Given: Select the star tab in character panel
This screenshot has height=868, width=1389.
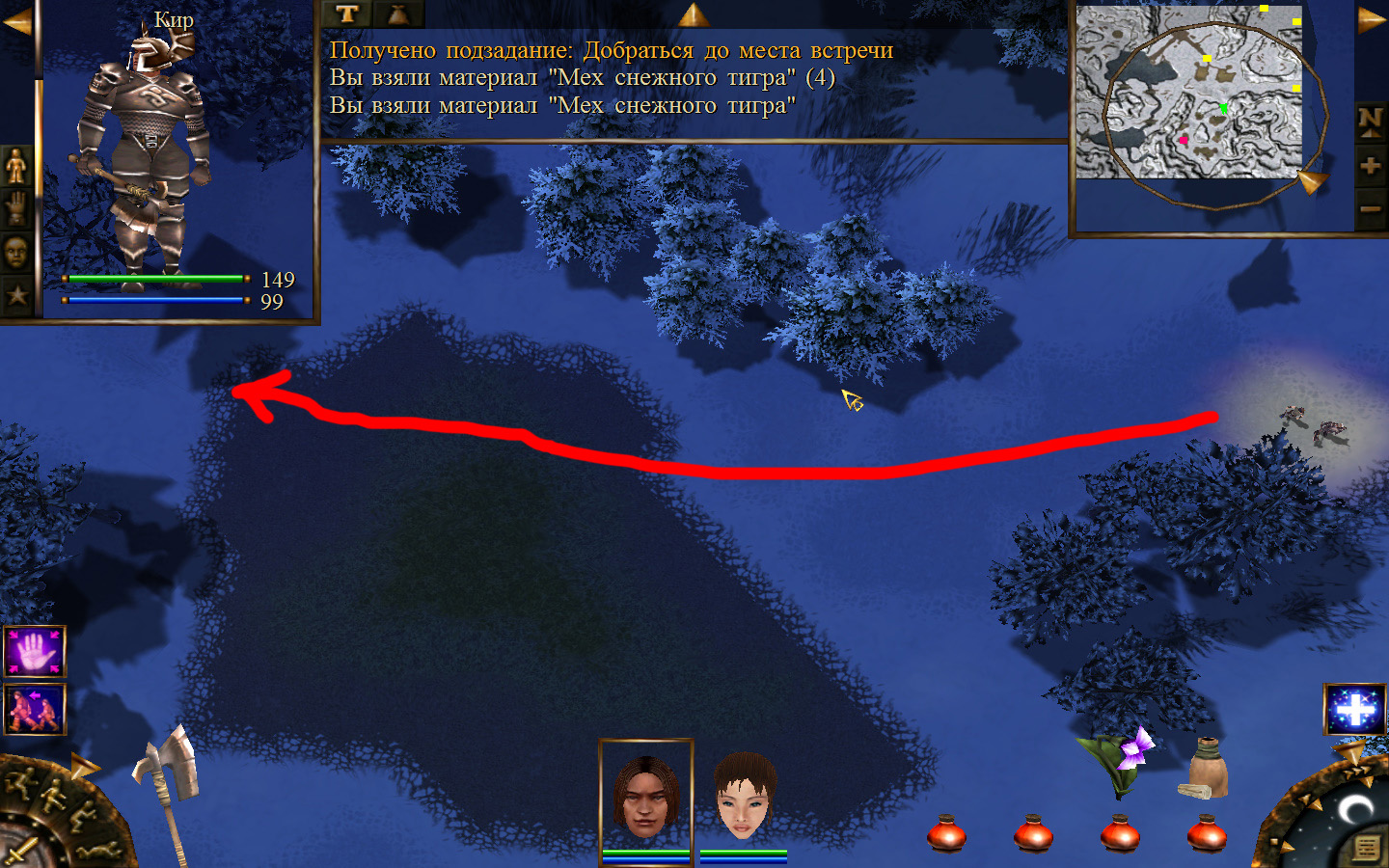Looking at the screenshot, I should [16, 294].
